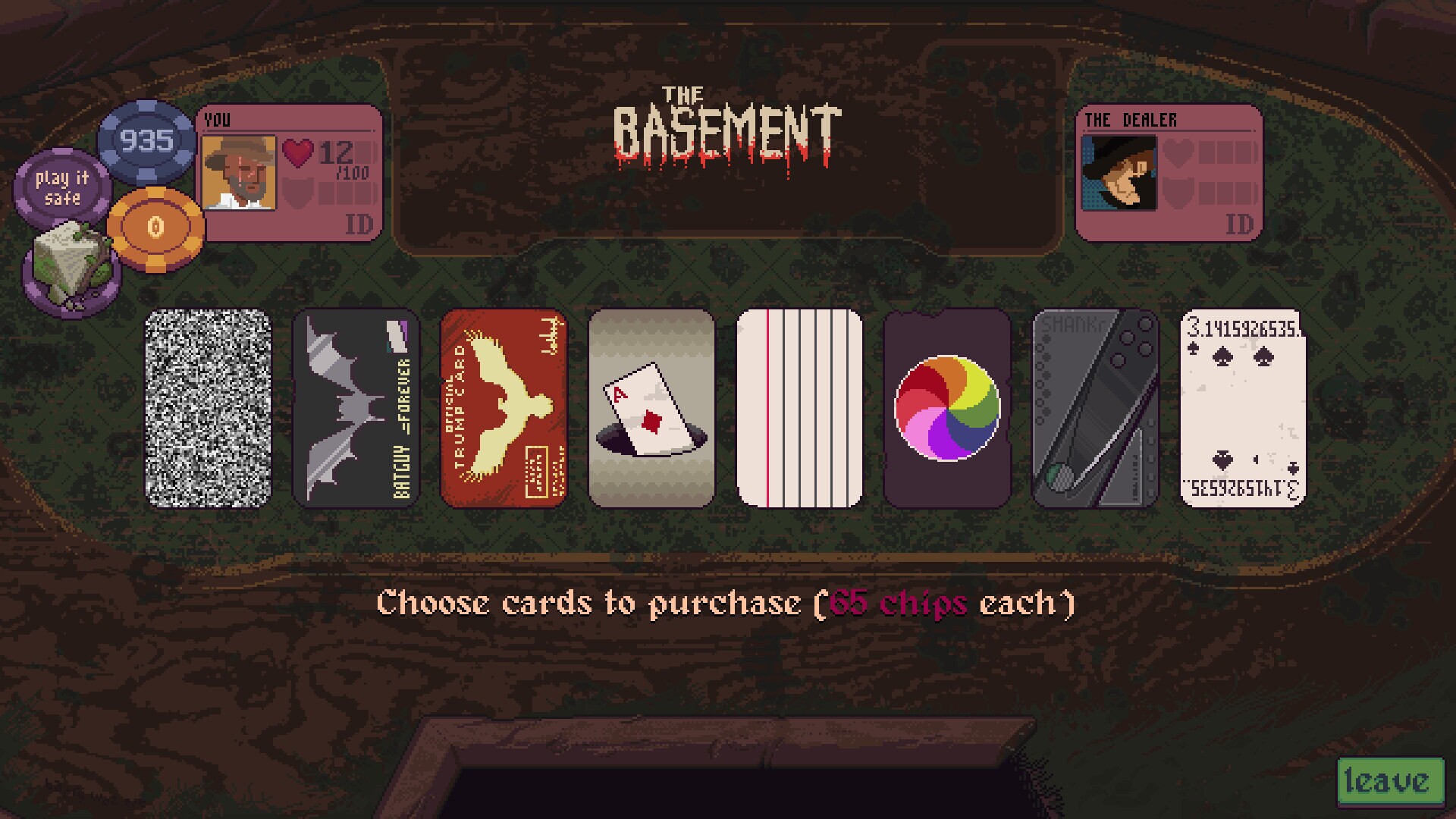Select the Batguy Forever card
1456x819 pixels.
[354, 408]
